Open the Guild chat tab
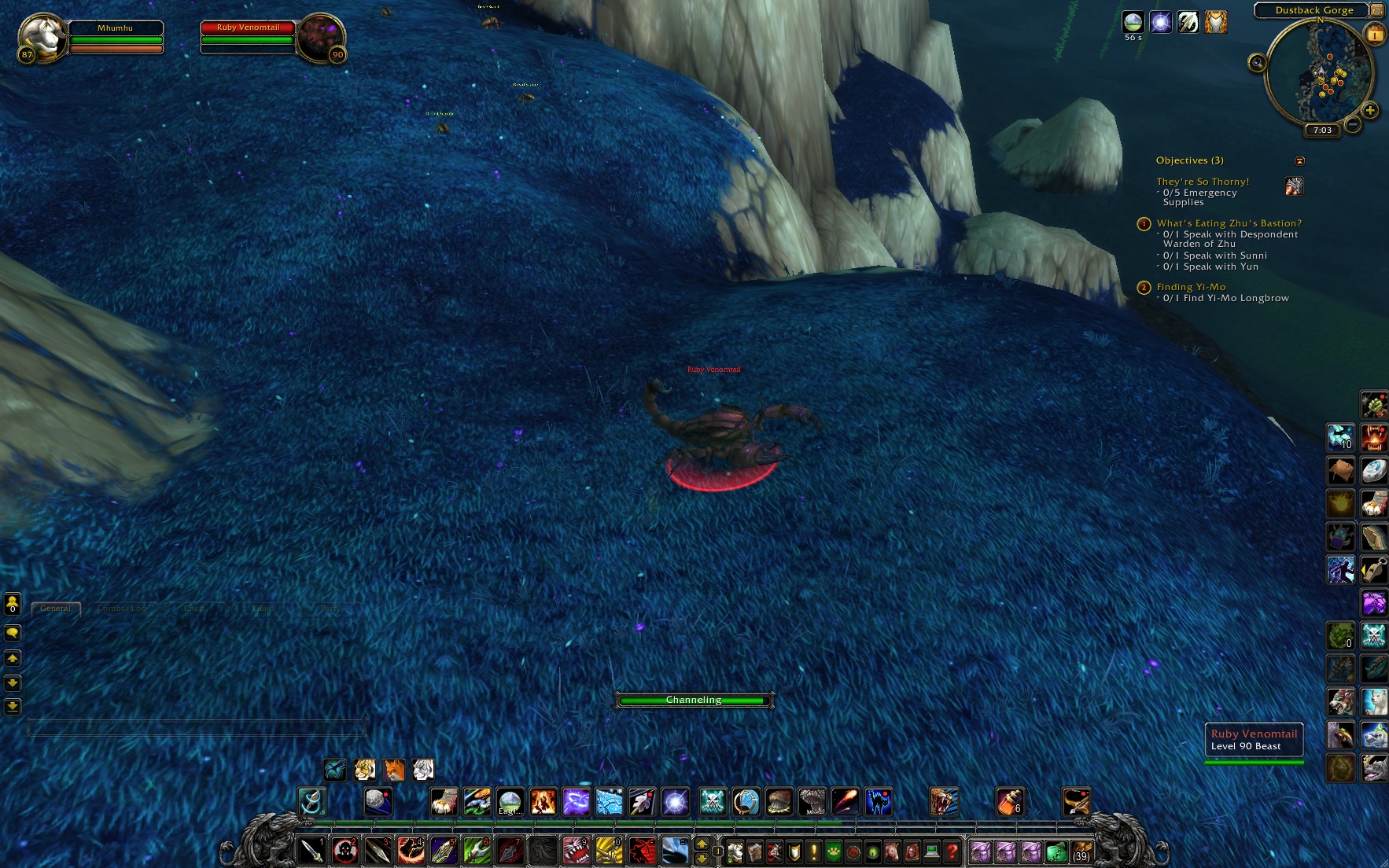This screenshot has height=868, width=1389. 263,609
